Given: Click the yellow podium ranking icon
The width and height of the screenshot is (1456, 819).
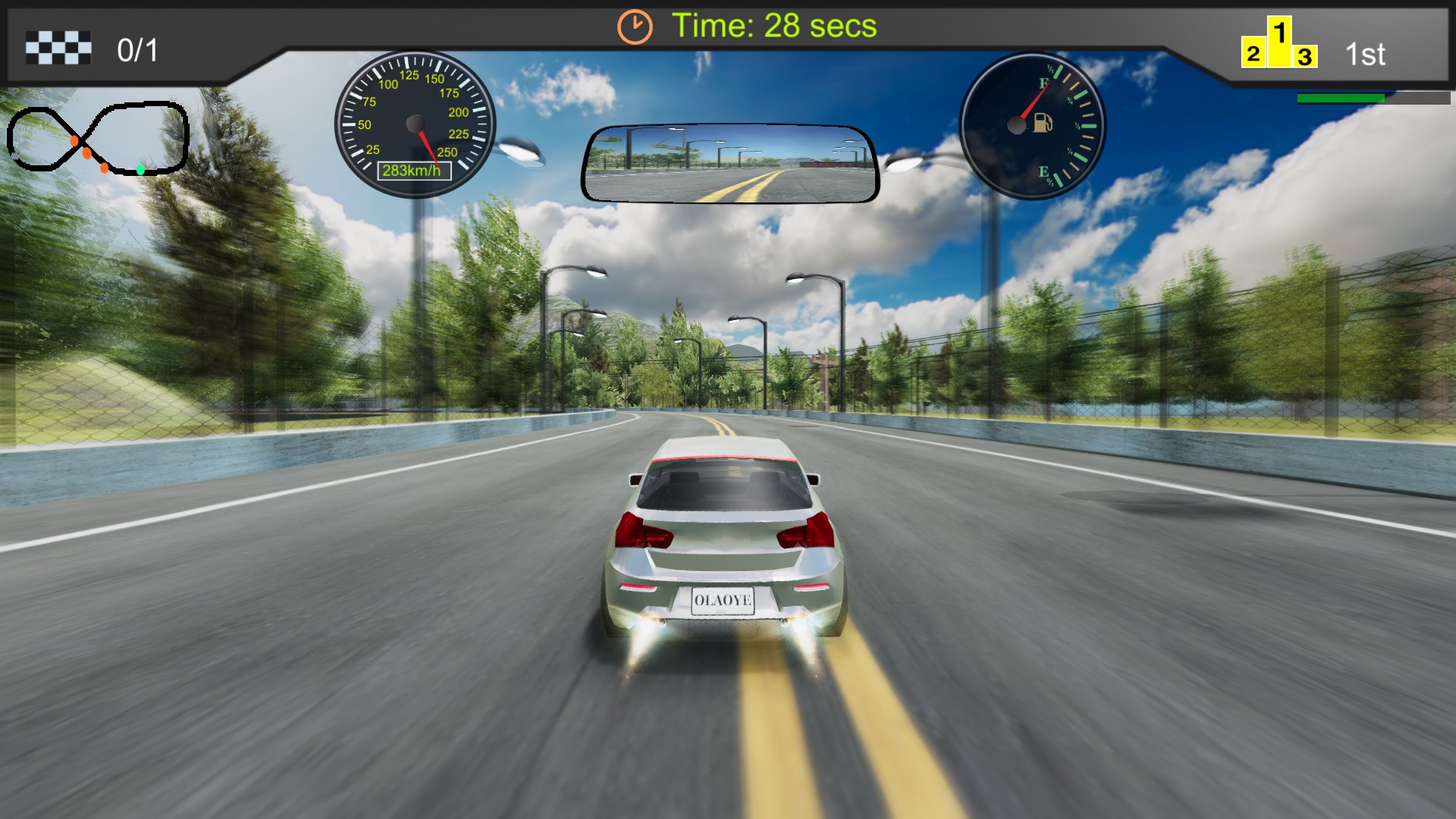Looking at the screenshot, I should coord(1279,45).
